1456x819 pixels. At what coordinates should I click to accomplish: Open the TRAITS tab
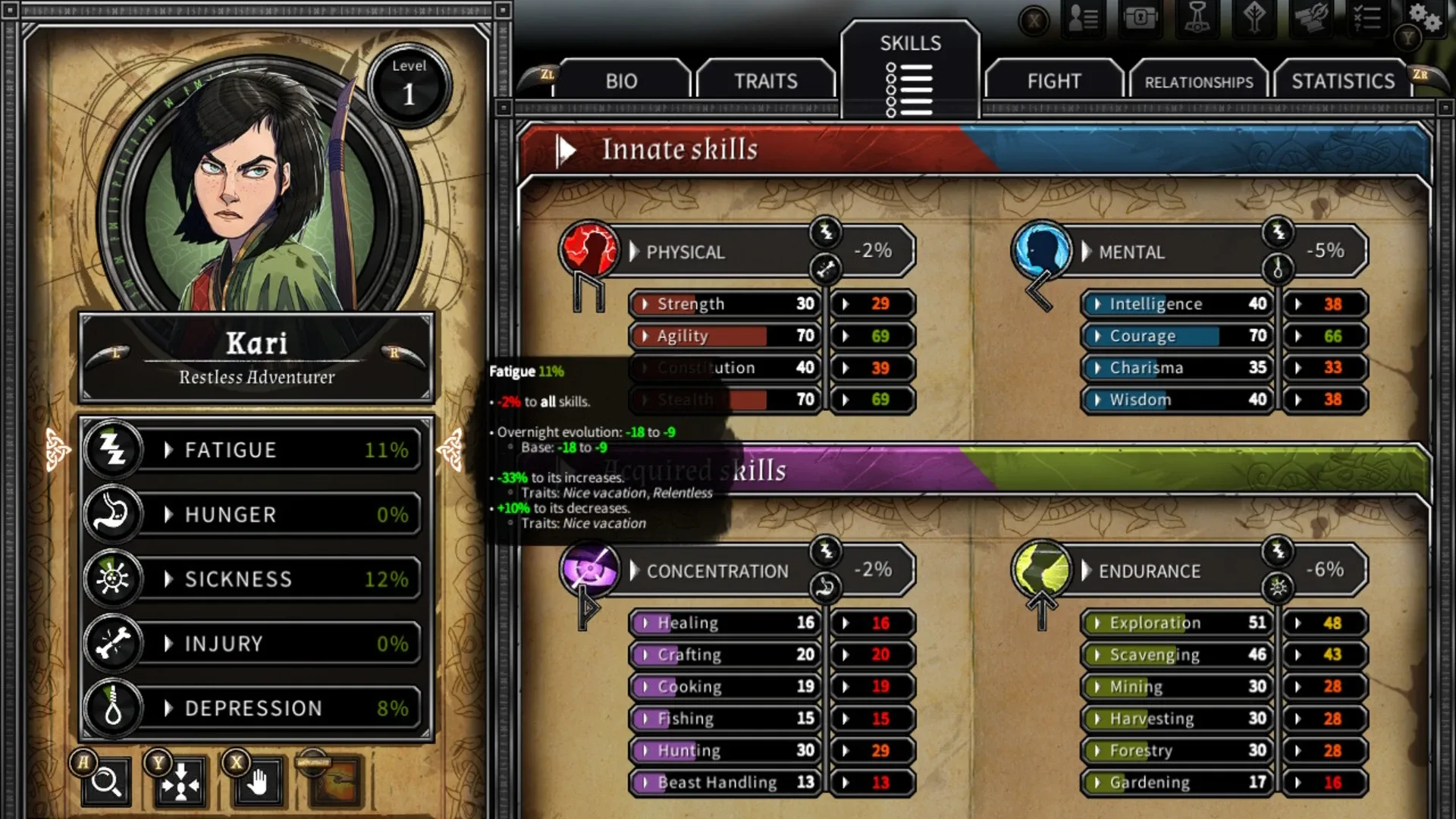(x=765, y=81)
